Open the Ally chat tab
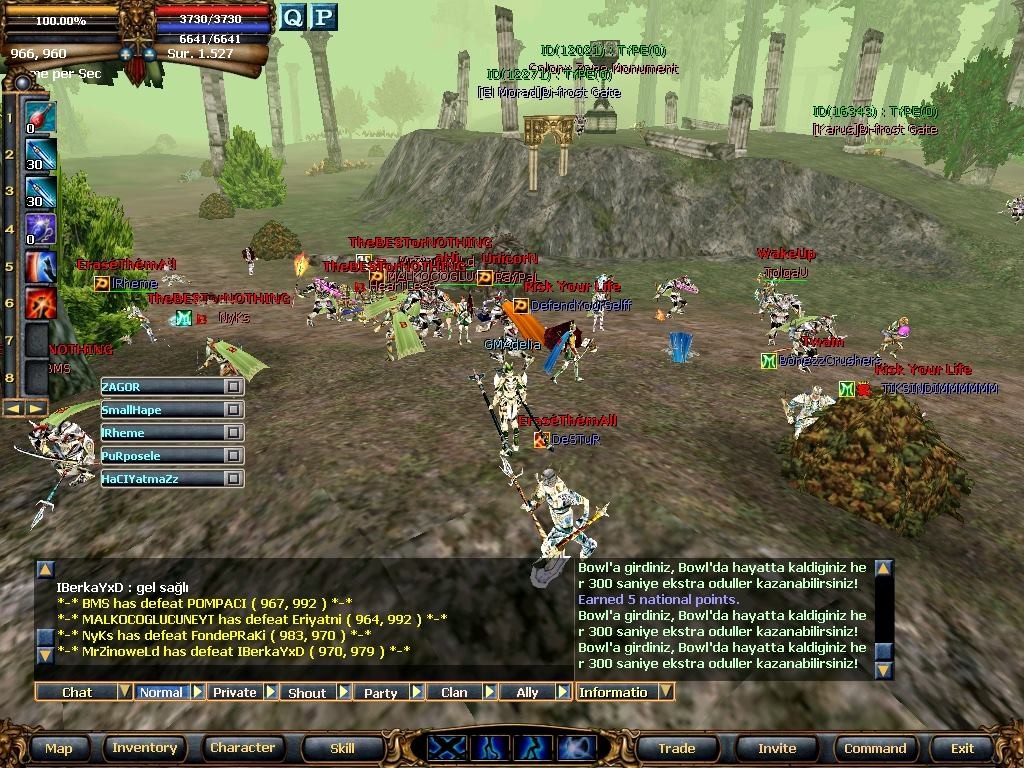This screenshot has width=1024, height=768. tap(527, 692)
